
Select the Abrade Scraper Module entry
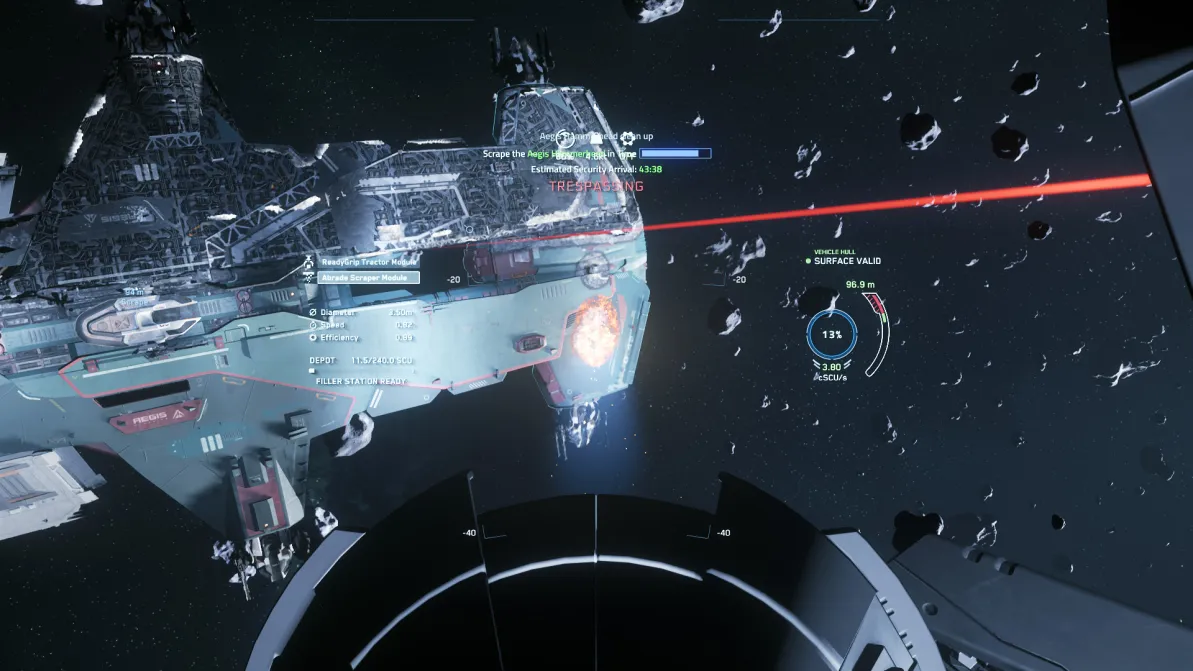pos(368,278)
